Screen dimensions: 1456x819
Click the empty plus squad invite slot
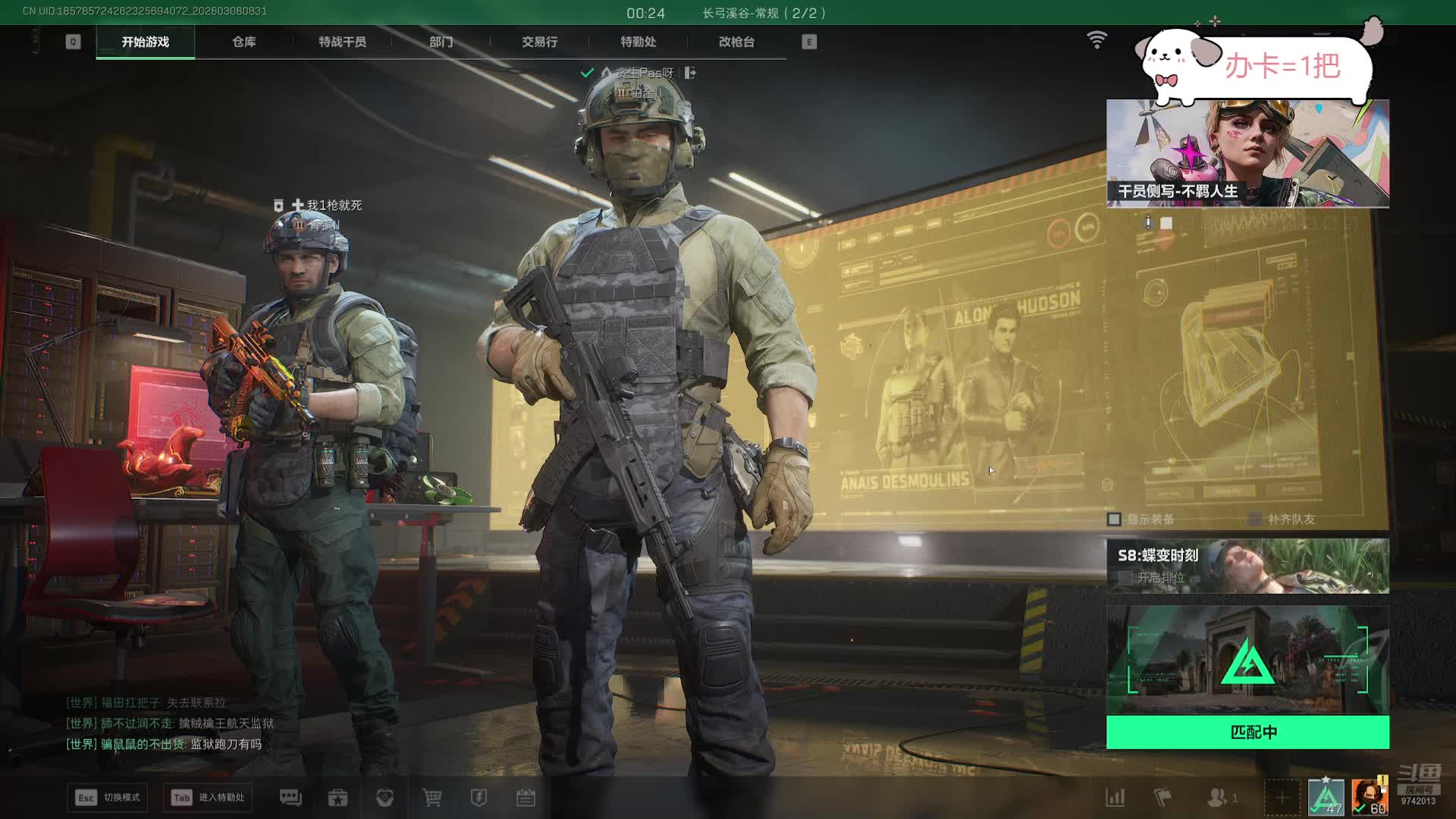[x=1282, y=797]
